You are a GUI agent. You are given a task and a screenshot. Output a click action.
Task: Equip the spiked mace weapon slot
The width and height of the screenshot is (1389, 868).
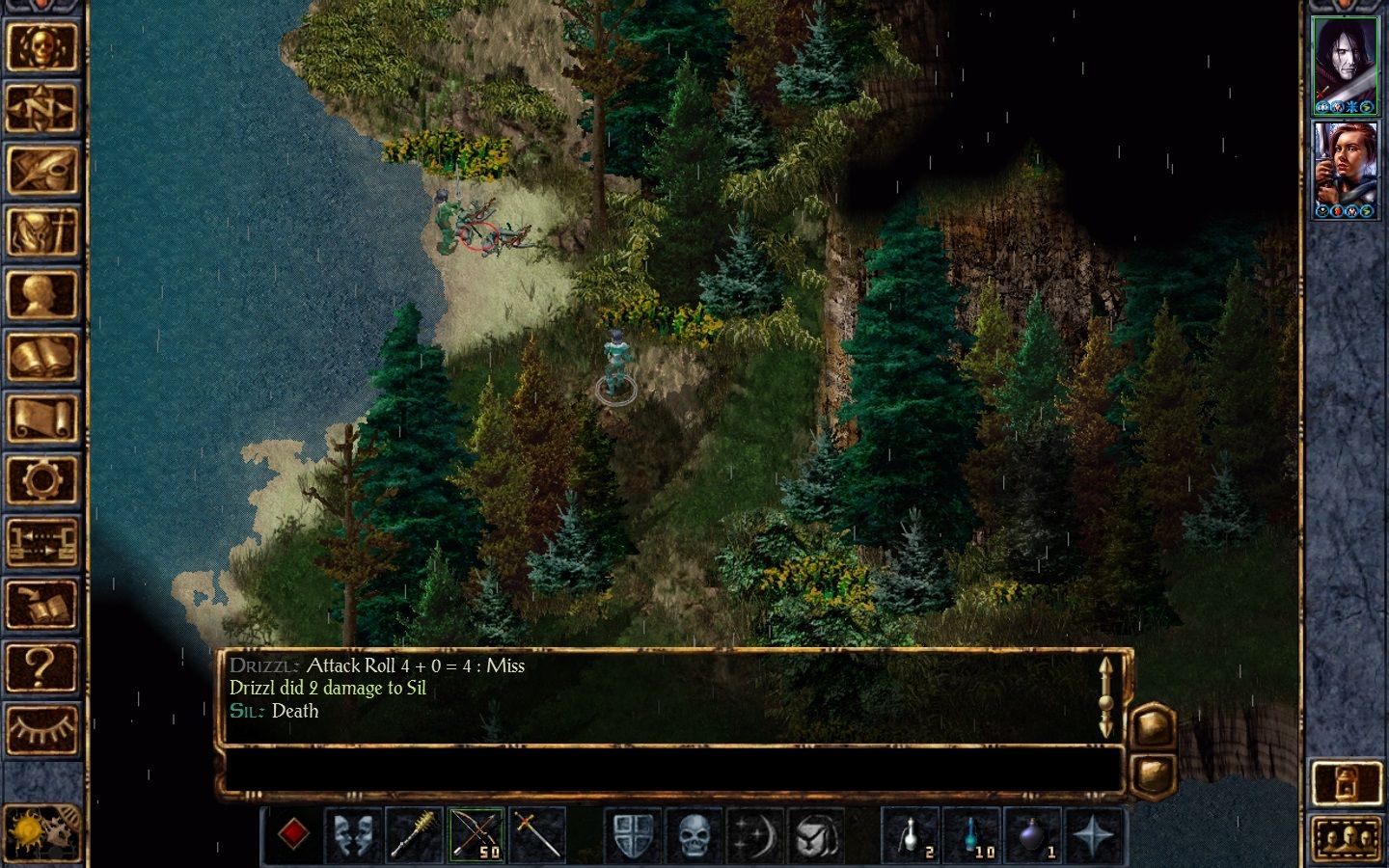[x=415, y=834]
